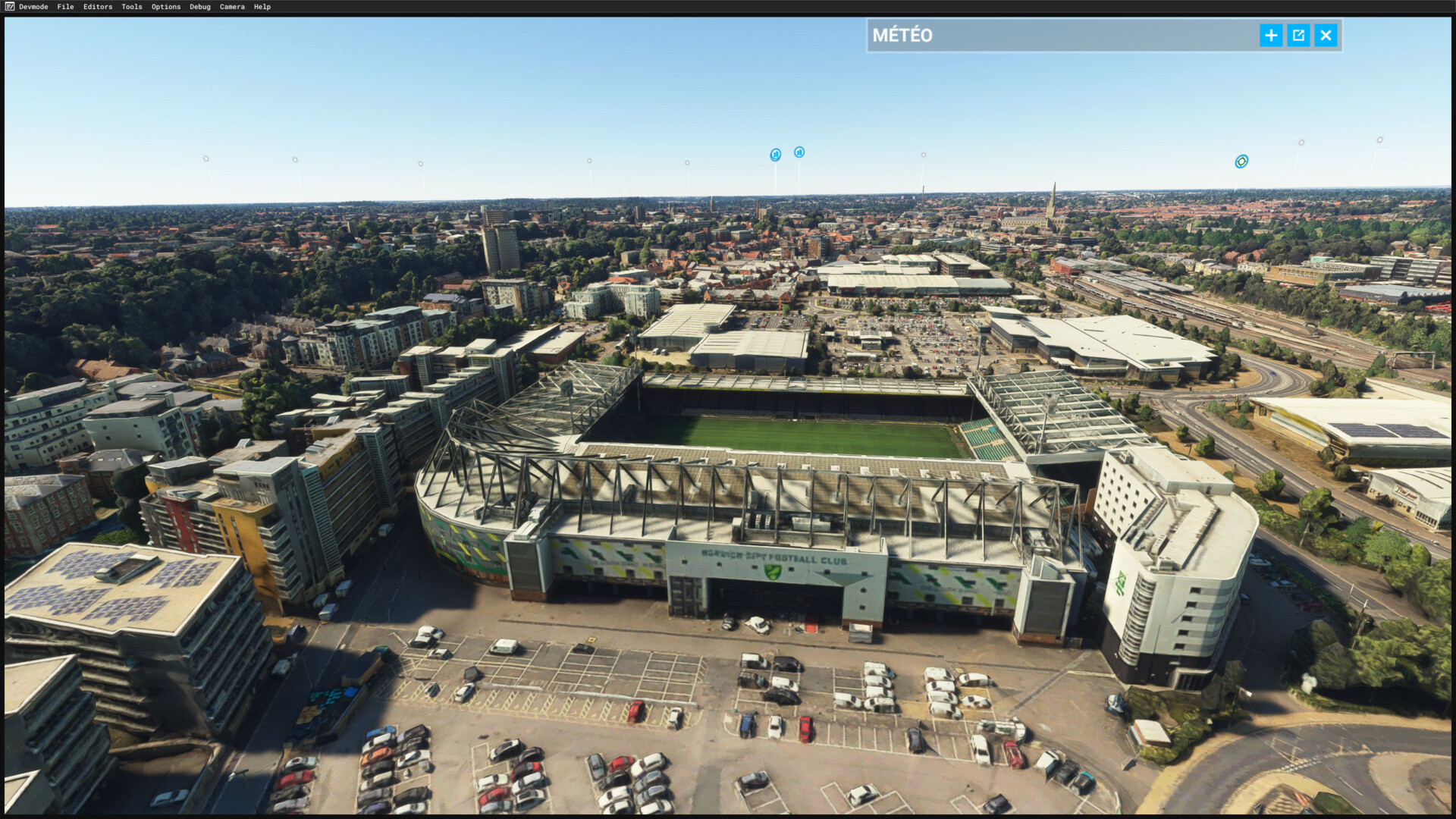Click the plus button on the MÉTÉO panel
Image resolution: width=1456 pixels, height=819 pixels.
pyautogui.click(x=1271, y=36)
